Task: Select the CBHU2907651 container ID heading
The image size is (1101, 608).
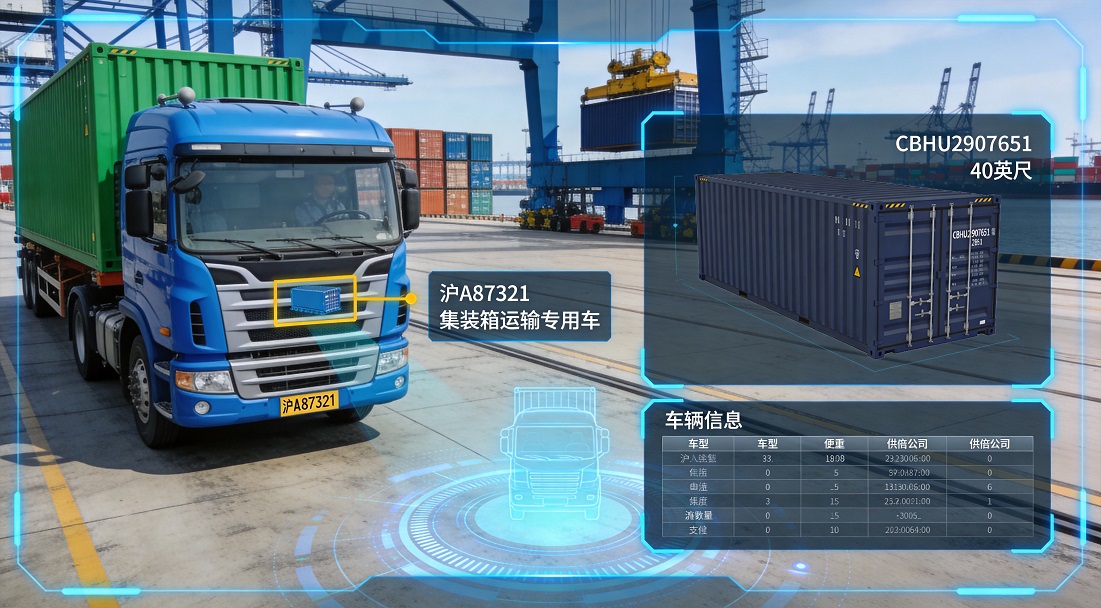Action: (963, 145)
